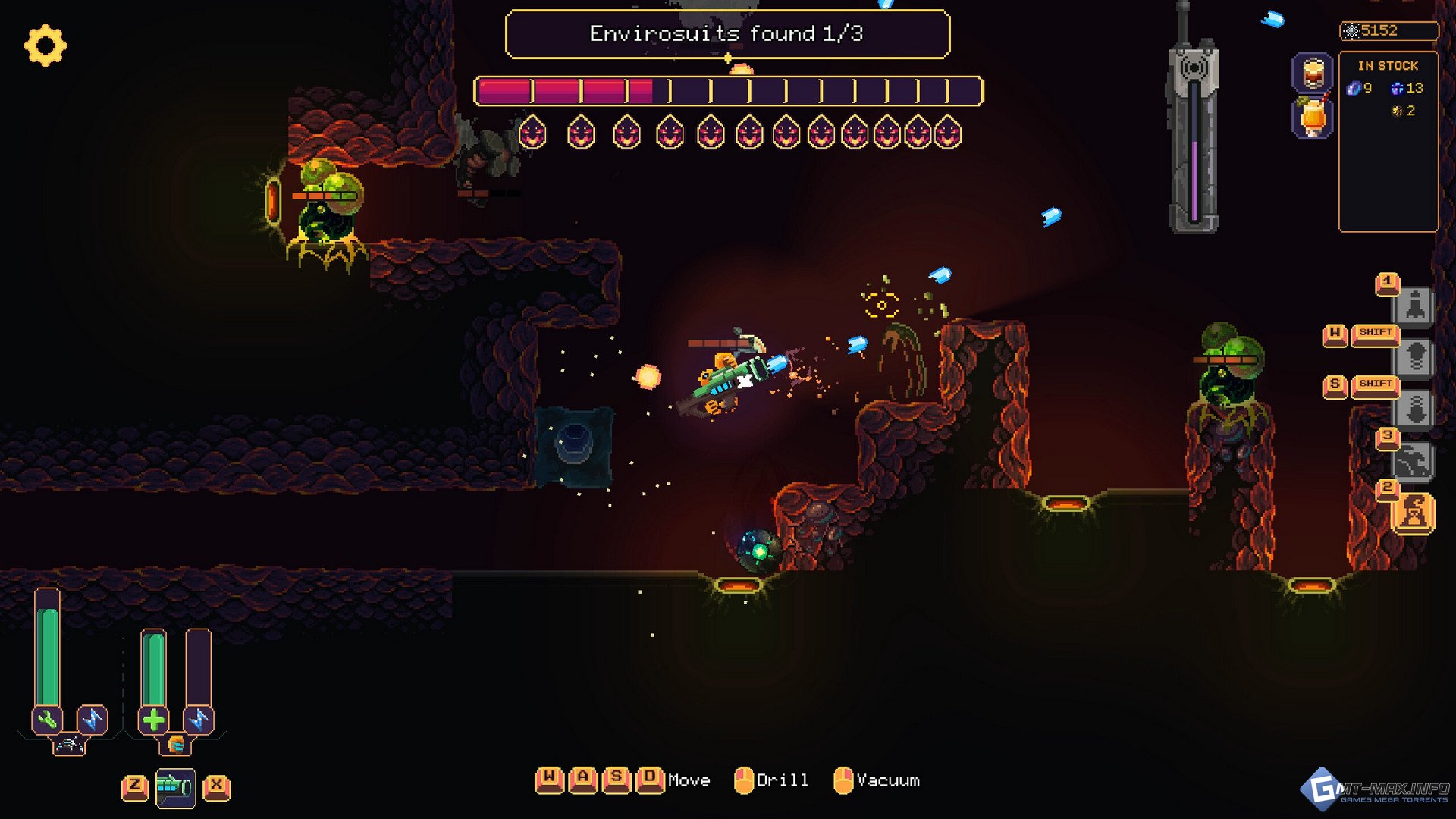The width and height of the screenshot is (1456, 819).
Task: Click the ship vehicle status icon
Action: point(69,745)
